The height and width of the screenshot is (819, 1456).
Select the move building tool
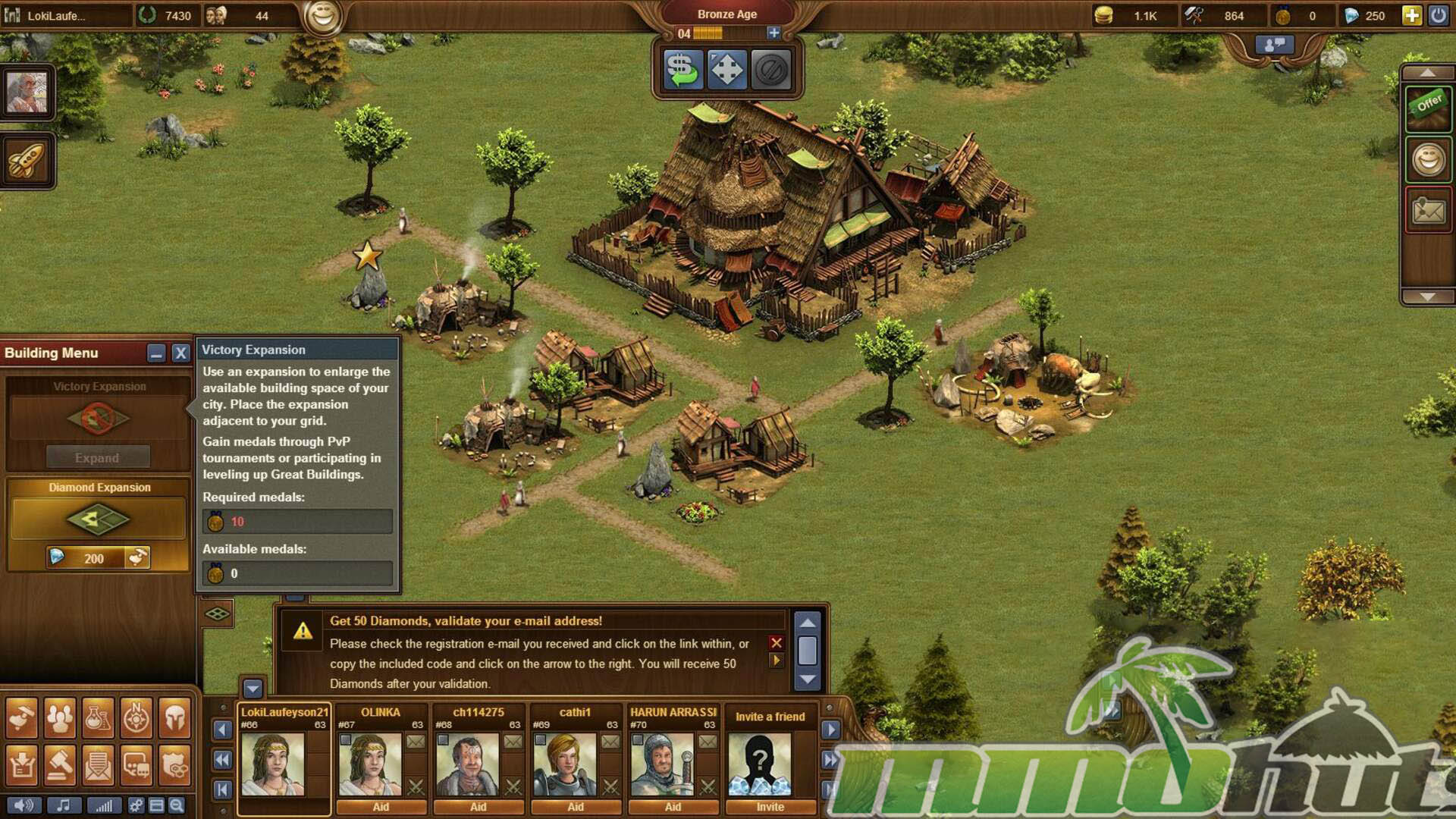[x=726, y=71]
